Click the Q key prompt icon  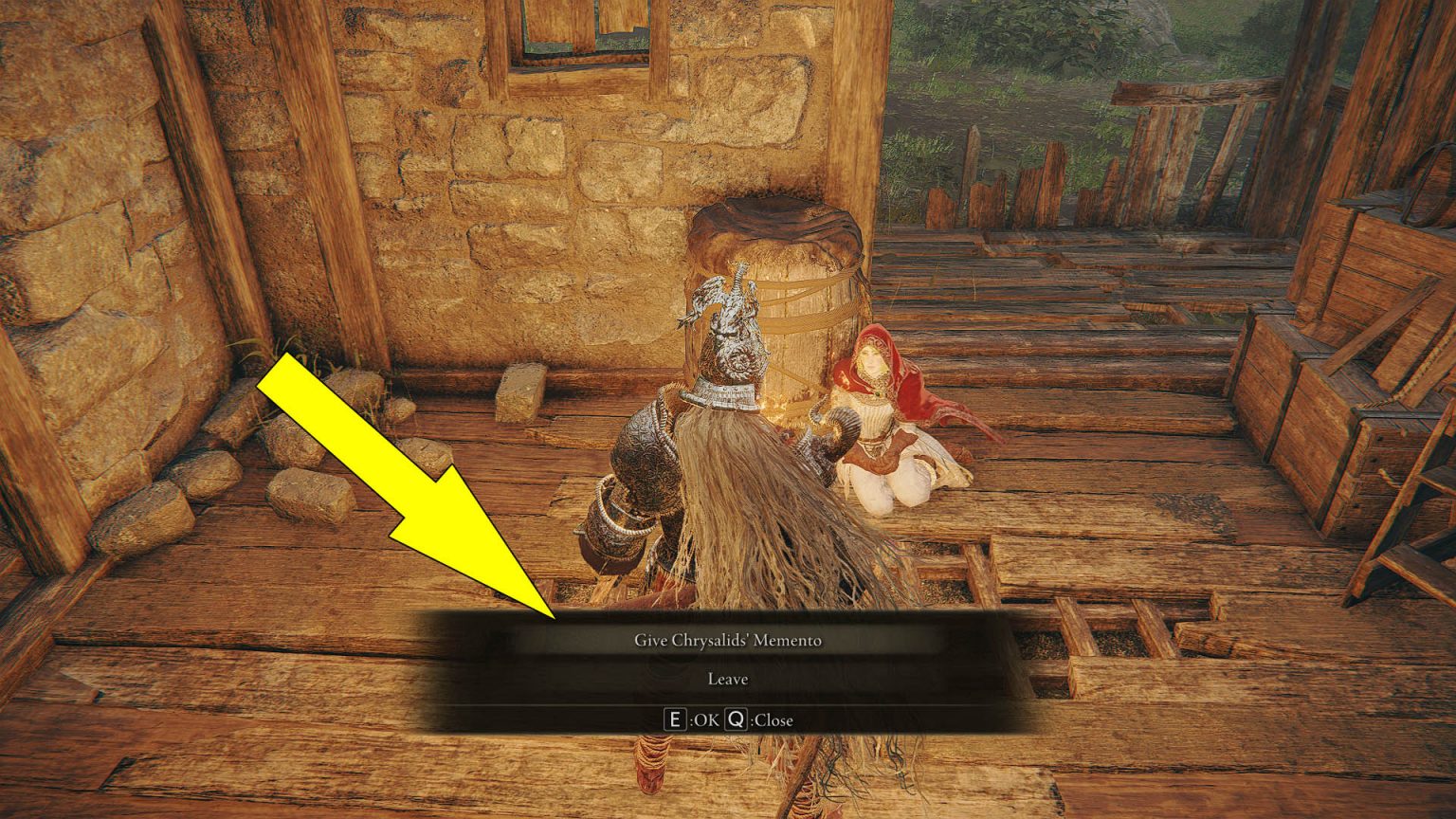pyautogui.click(x=736, y=719)
